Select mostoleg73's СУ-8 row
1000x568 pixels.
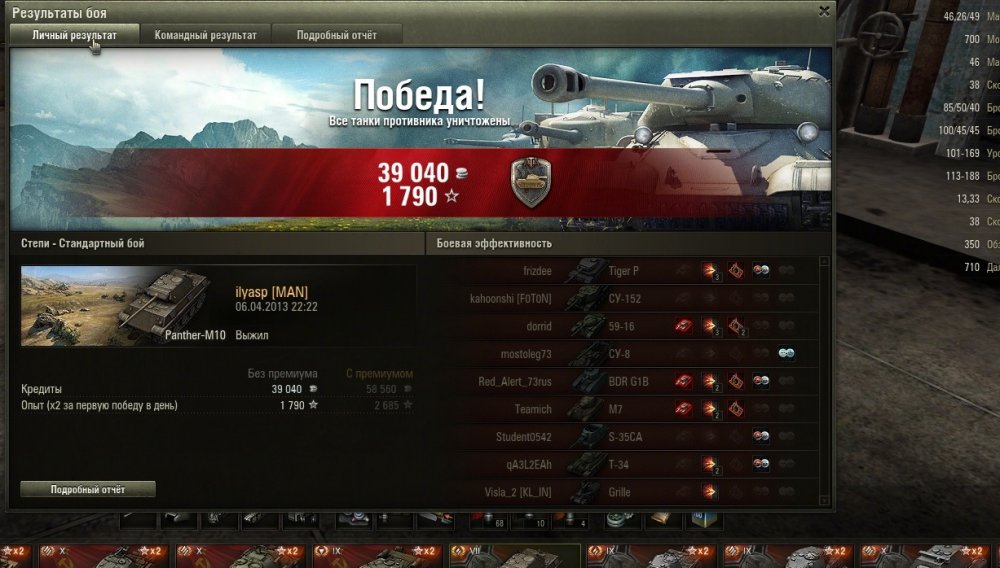point(640,354)
